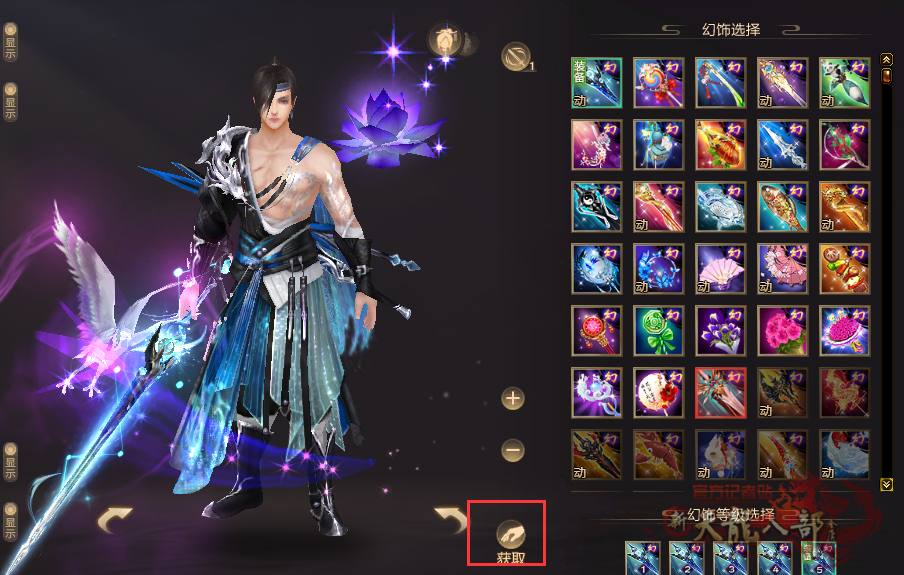Rotate character with the right curved arrow
Screen dimensions: 904x575
(x=450, y=519)
